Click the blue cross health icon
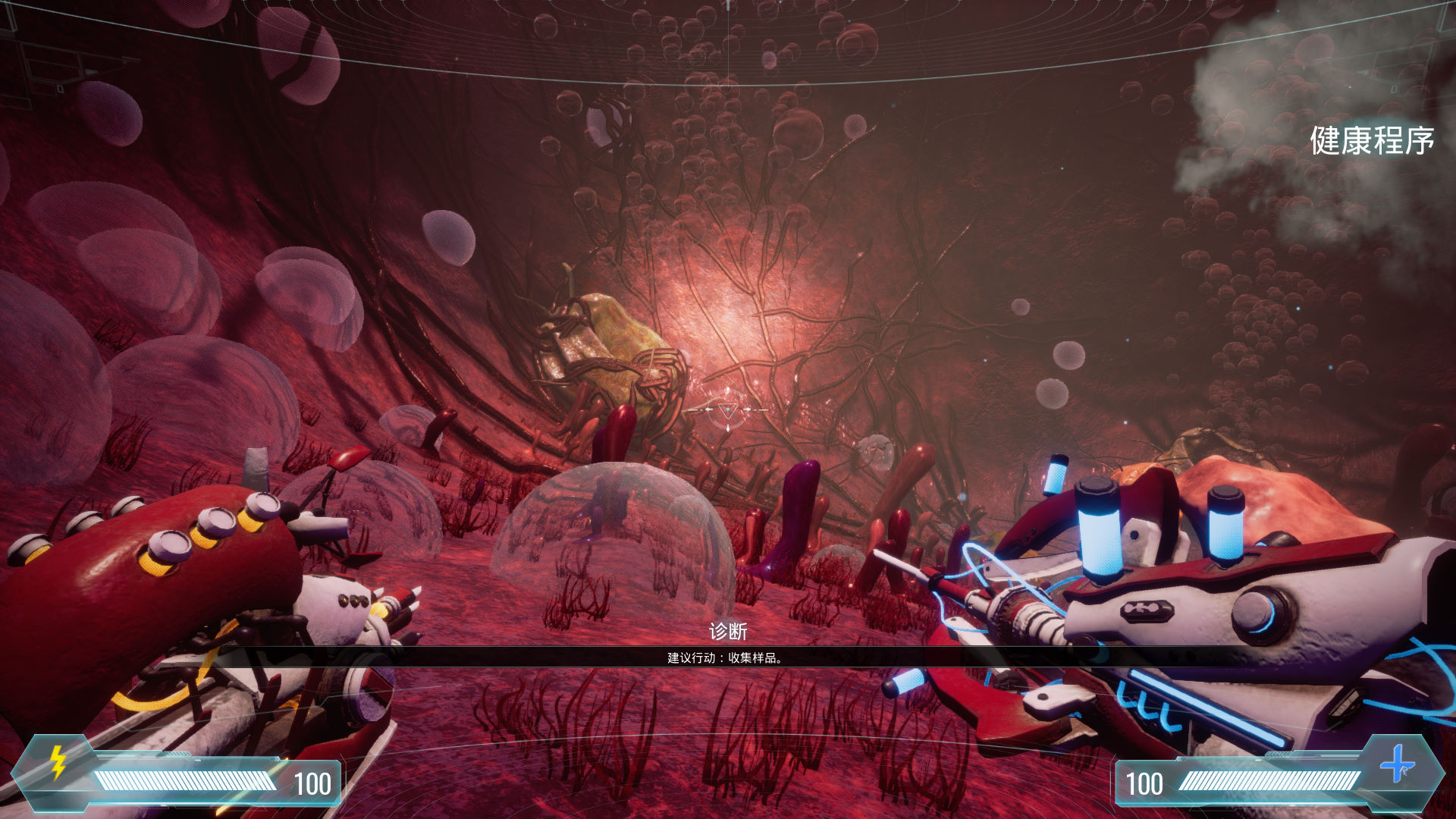The width and height of the screenshot is (1456, 819). (x=1397, y=764)
